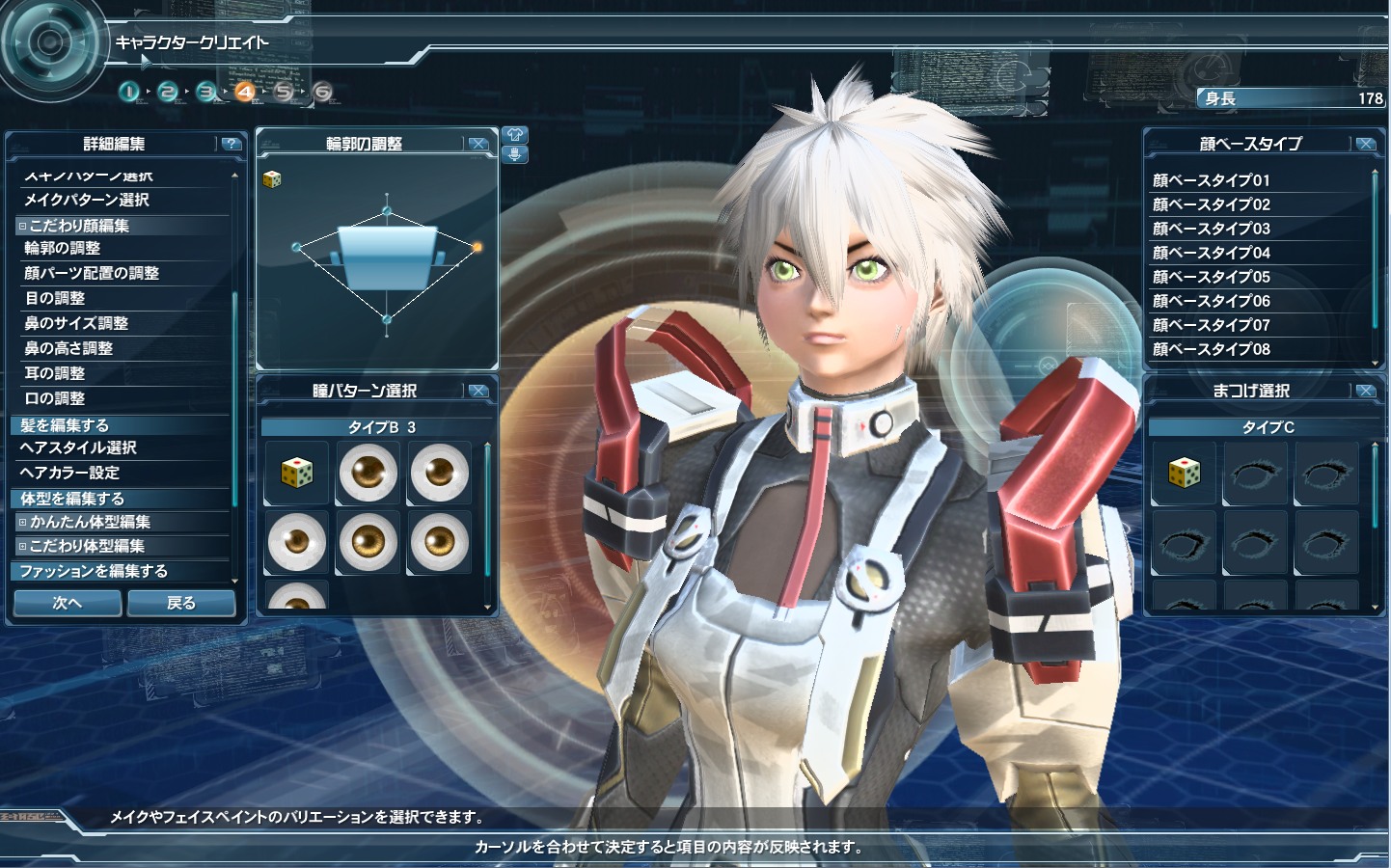The width and height of the screenshot is (1391, 868).
Task: Open 輪郭の調整 contour adjustment entry
Action: click(x=63, y=248)
